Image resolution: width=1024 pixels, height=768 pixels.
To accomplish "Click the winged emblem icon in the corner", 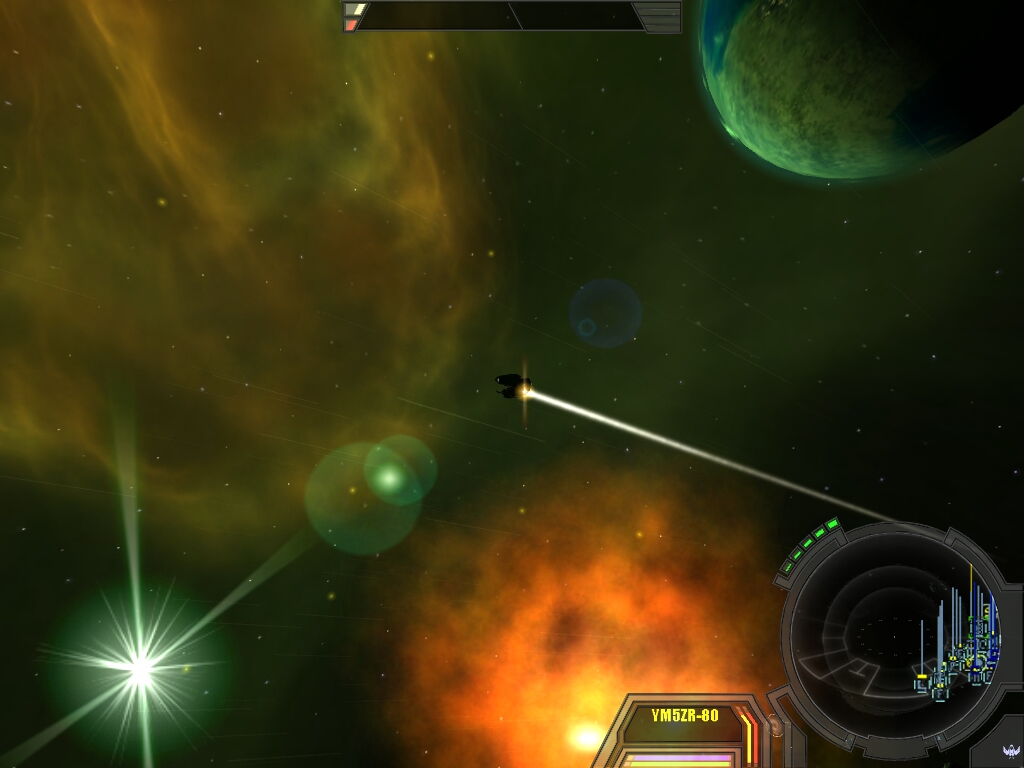I will [x=1010, y=751].
